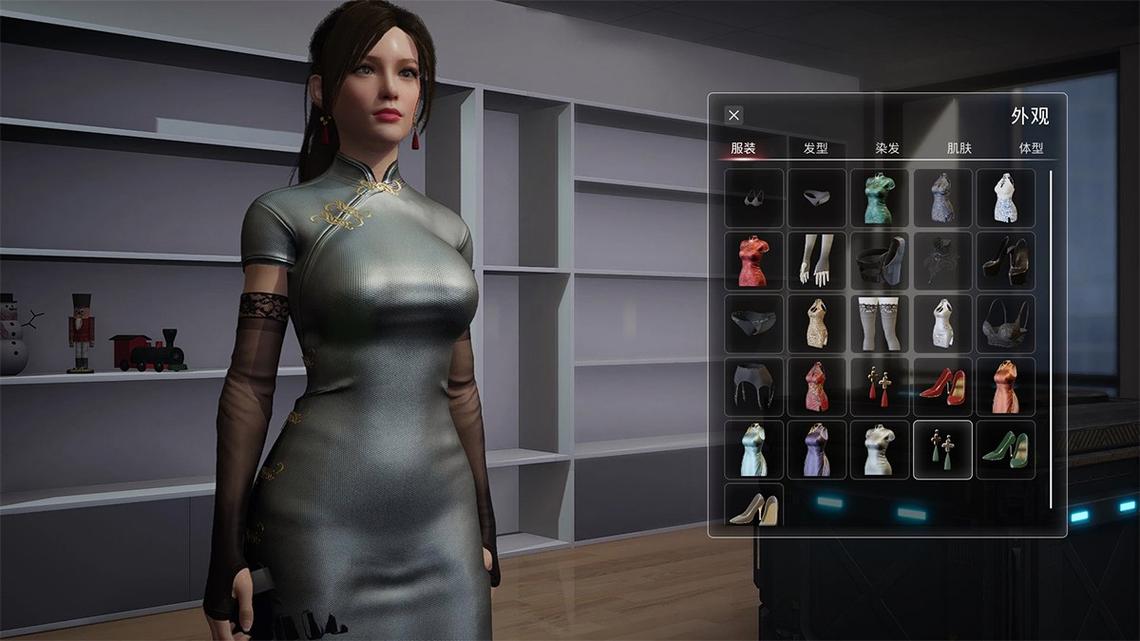Open the 发型 hairstyle tab
The height and width of the screenshot is (641, 1140).
(815, 148)
